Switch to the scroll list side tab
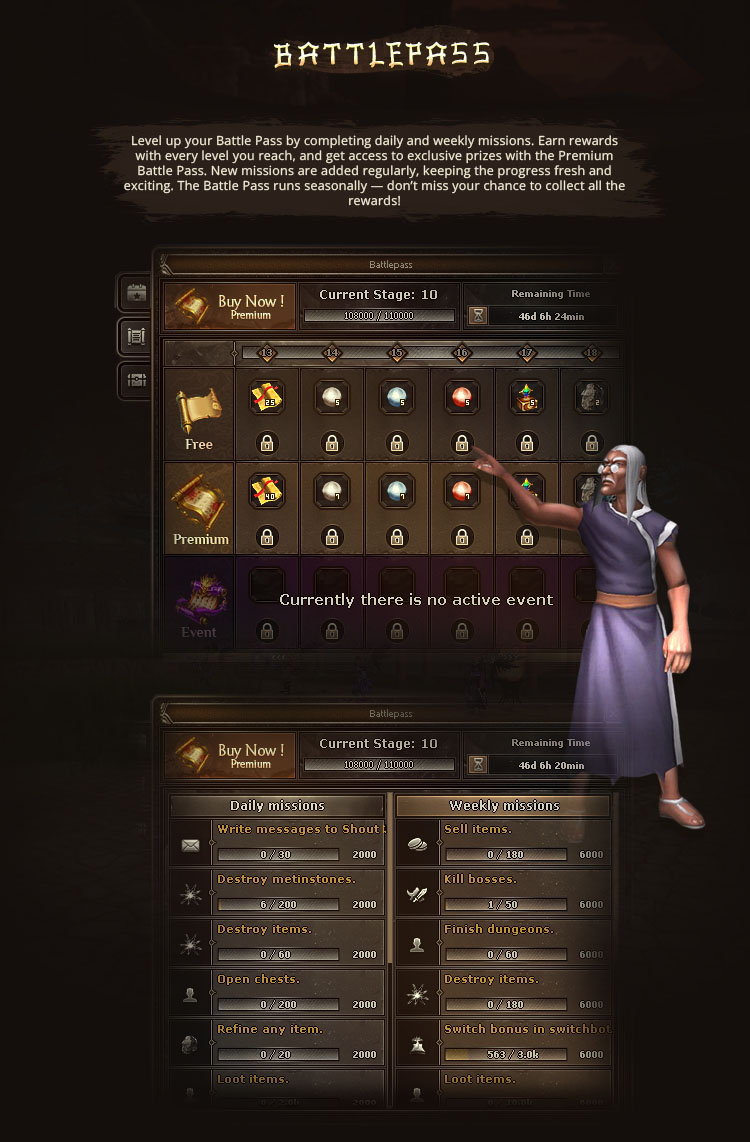The height and width of the screenshot is (1142, 750). click(134, 337)
